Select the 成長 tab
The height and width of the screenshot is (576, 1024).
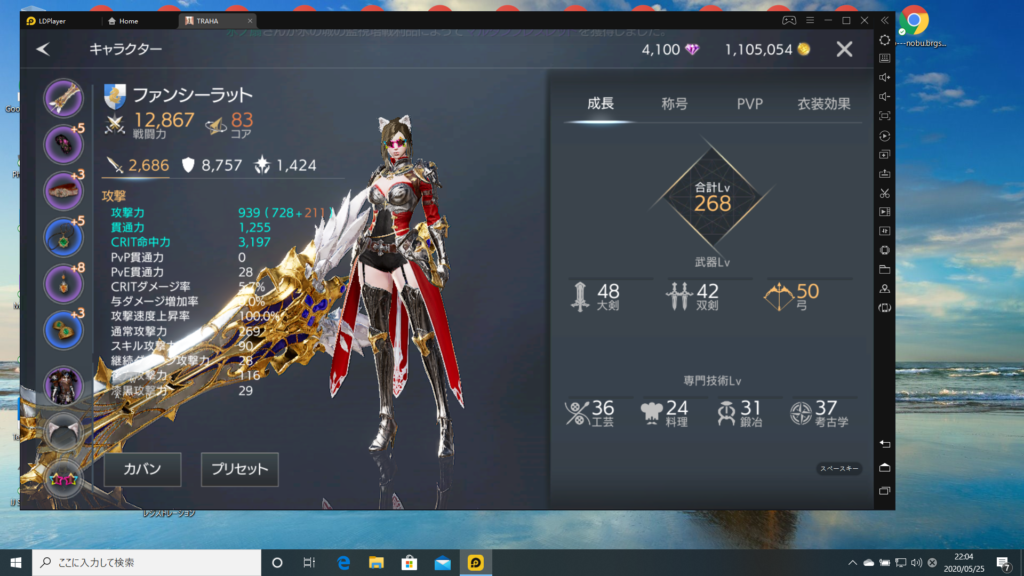point(600,103)
